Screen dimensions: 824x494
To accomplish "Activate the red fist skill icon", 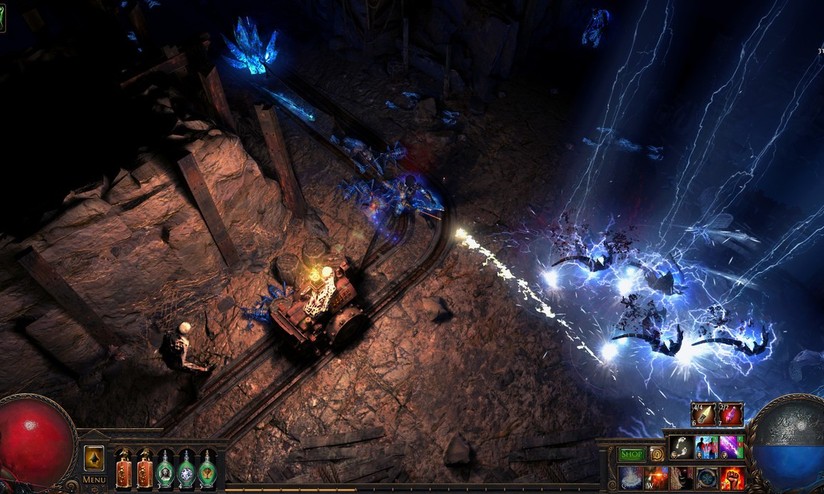I will pyautogui.click(x=731, y=477).
